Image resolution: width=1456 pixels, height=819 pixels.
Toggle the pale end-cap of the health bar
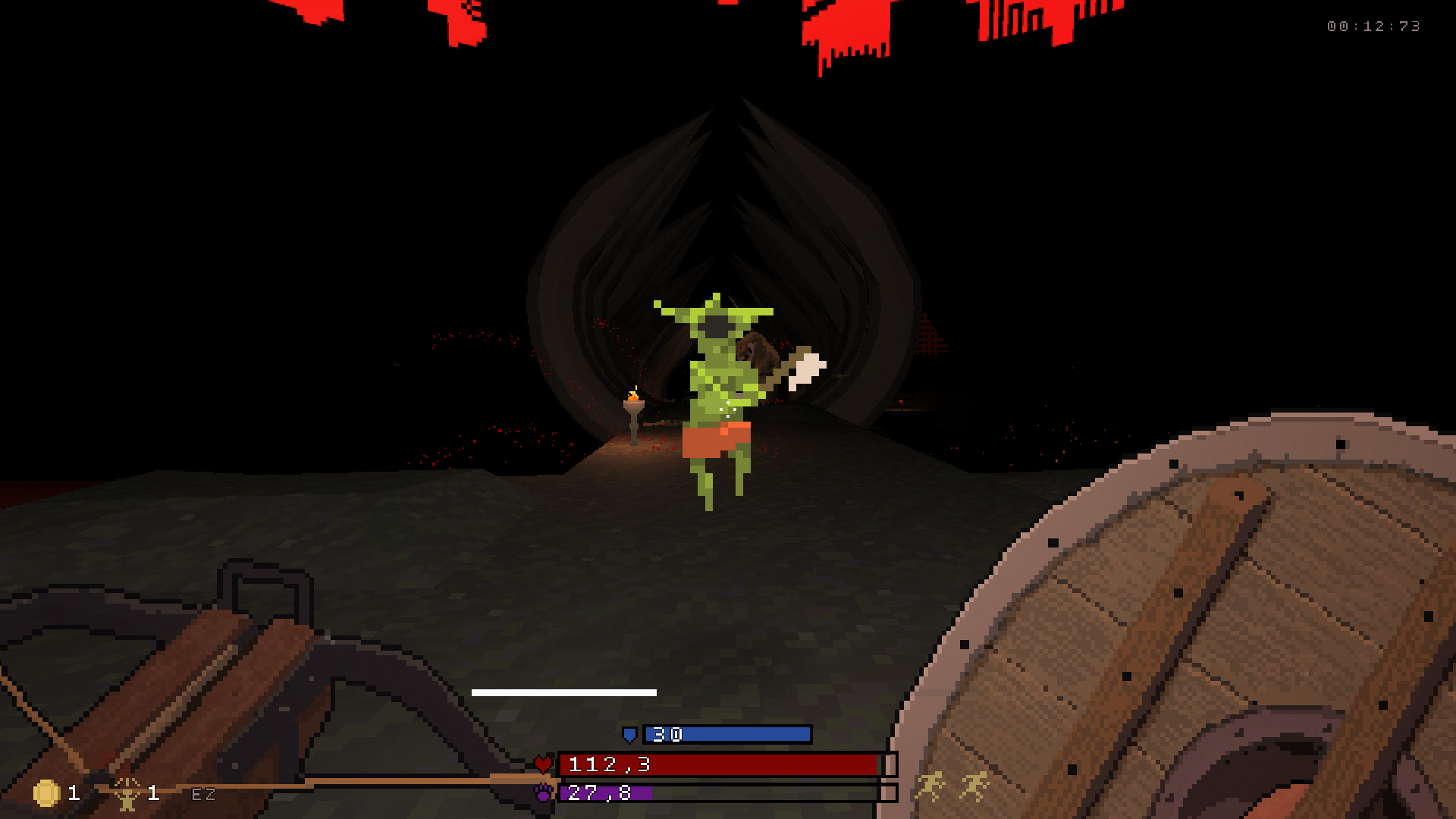pyautogui.click(x=889, y=765)
